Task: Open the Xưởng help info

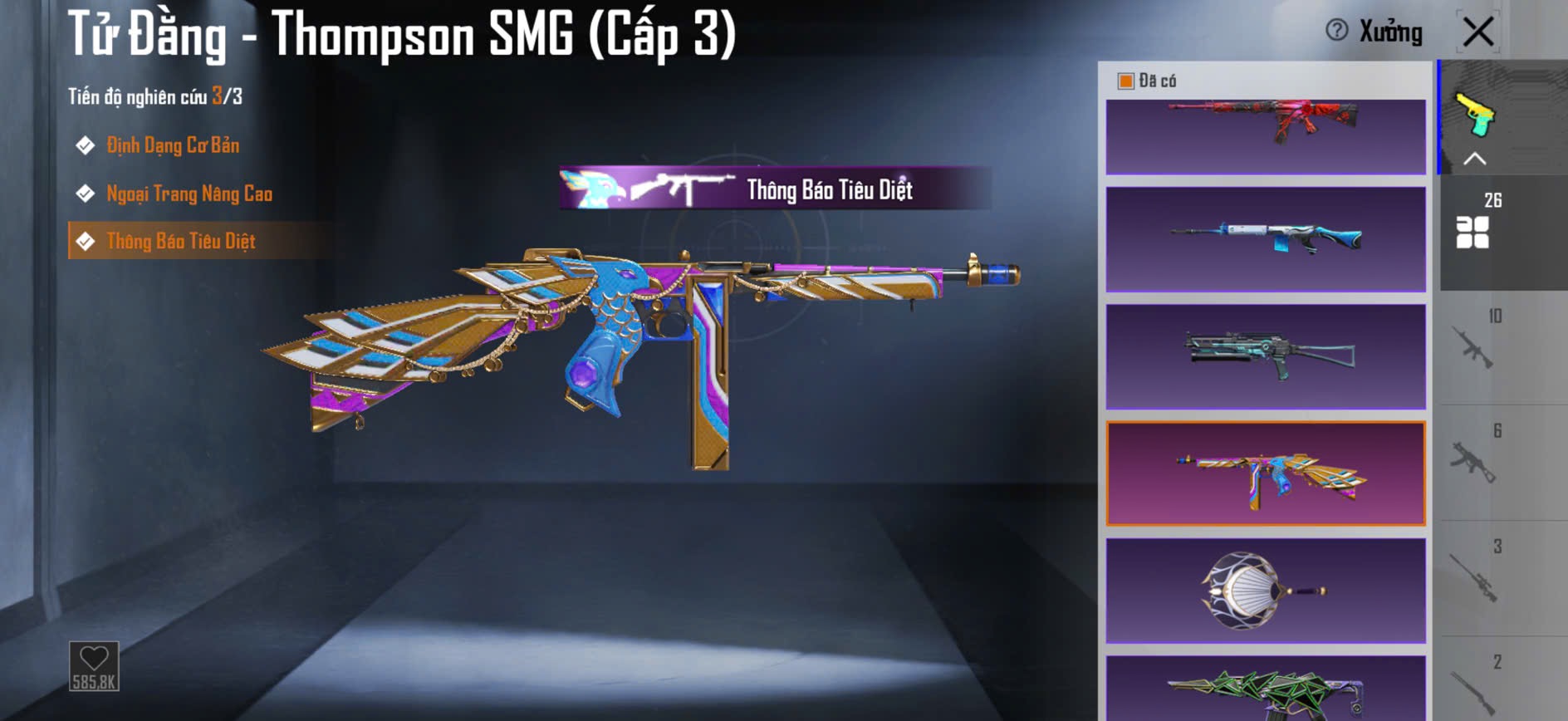Action: tap(1337, 31)
